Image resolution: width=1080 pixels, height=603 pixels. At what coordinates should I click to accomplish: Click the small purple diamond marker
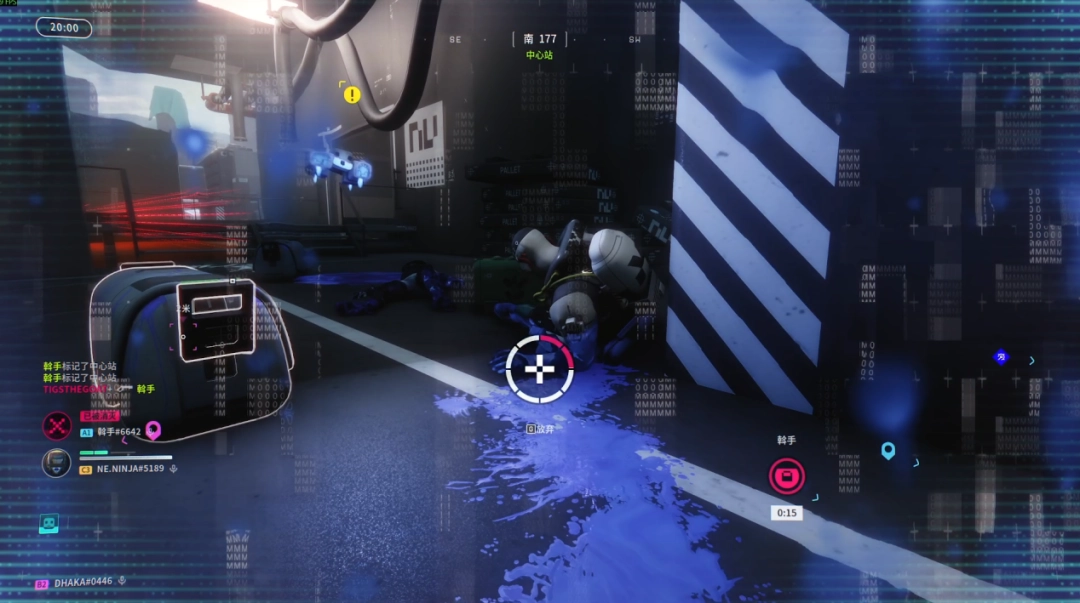1000,356
